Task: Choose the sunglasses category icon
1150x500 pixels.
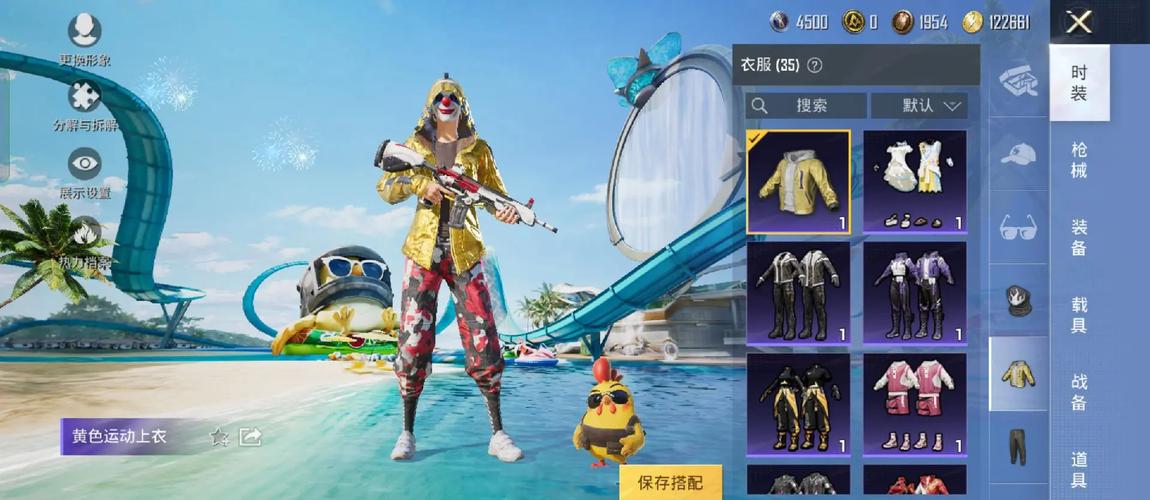Action: tap(1018, 227)
